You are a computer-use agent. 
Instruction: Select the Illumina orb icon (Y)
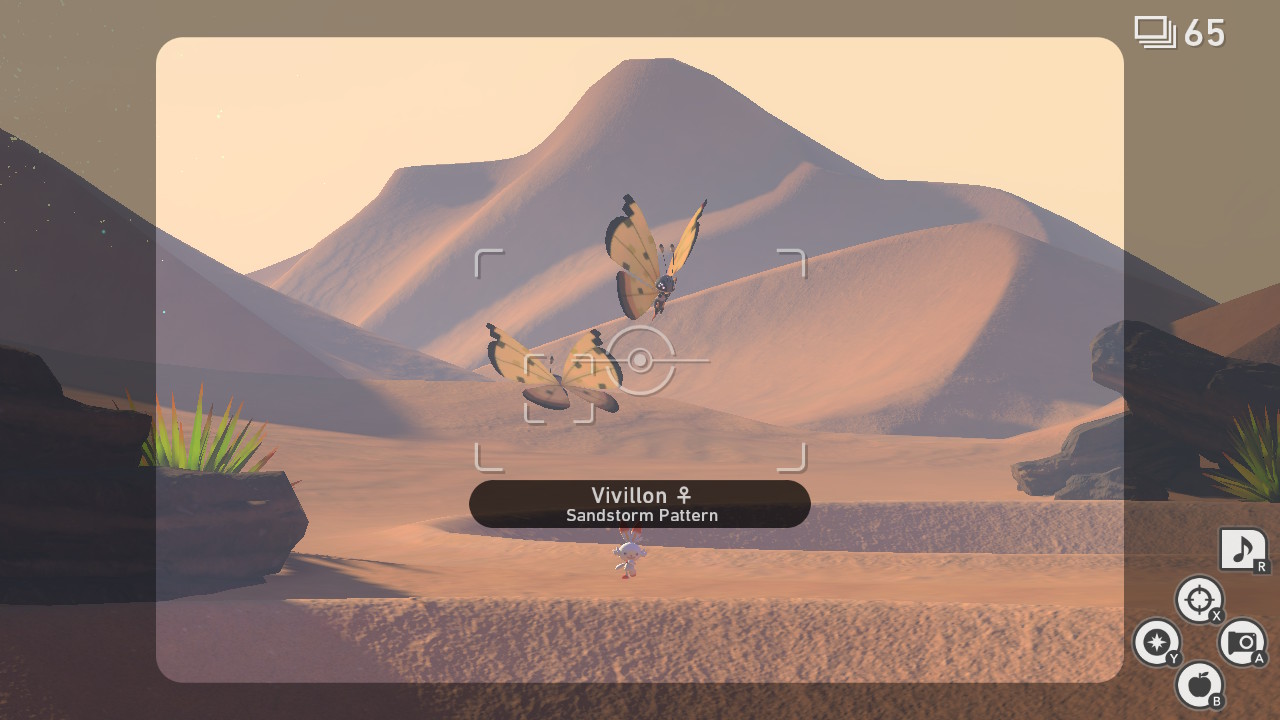click(x=1157, y=643)
